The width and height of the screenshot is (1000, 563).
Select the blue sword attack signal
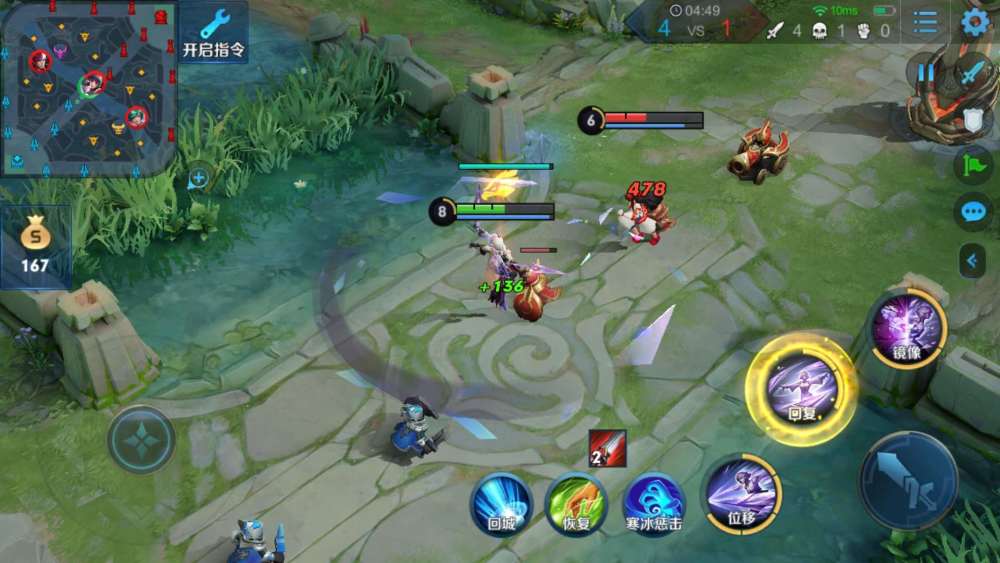(972, 72)
